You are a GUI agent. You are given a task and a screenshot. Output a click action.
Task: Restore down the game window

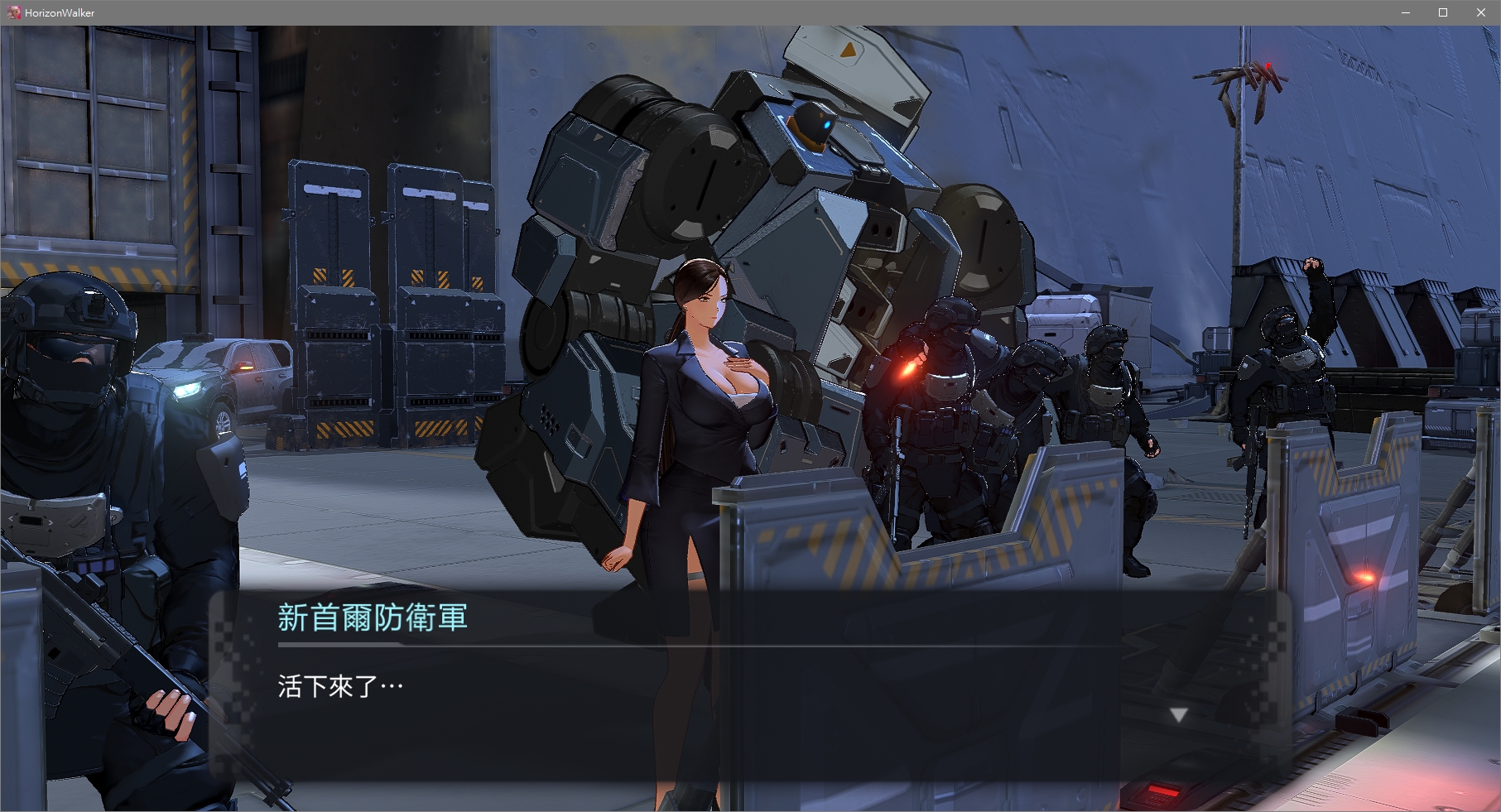point(1443,12)
